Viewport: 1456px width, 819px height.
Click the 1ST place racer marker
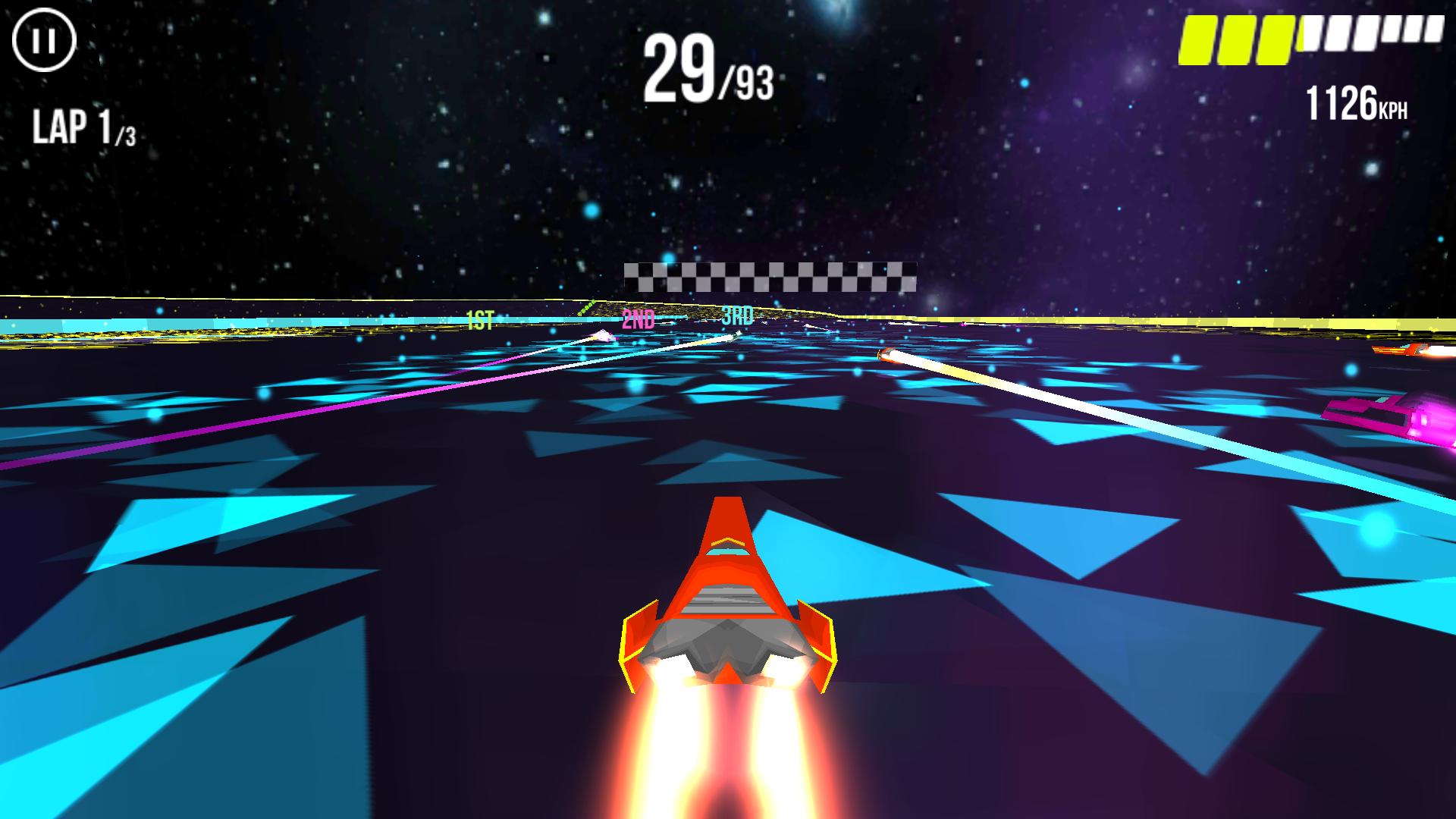click(x=479, y=316)
